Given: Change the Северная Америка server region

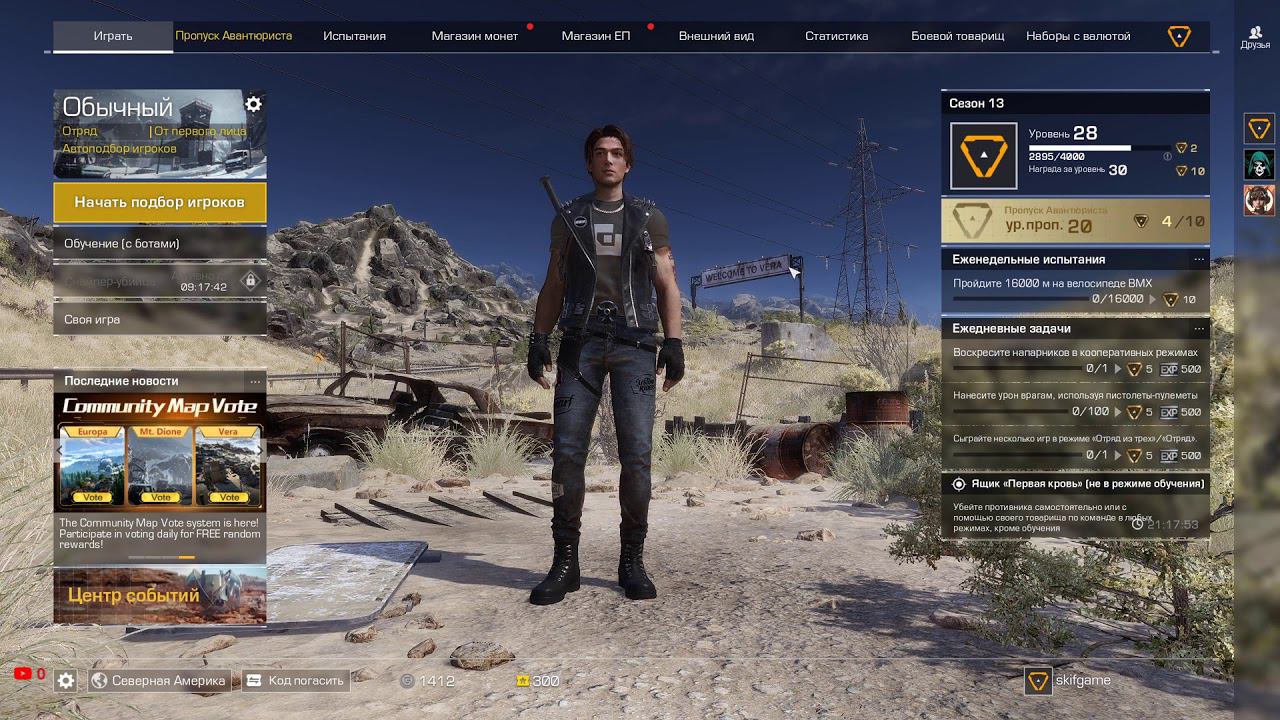Looking at the screenshot, I should 159,681.
